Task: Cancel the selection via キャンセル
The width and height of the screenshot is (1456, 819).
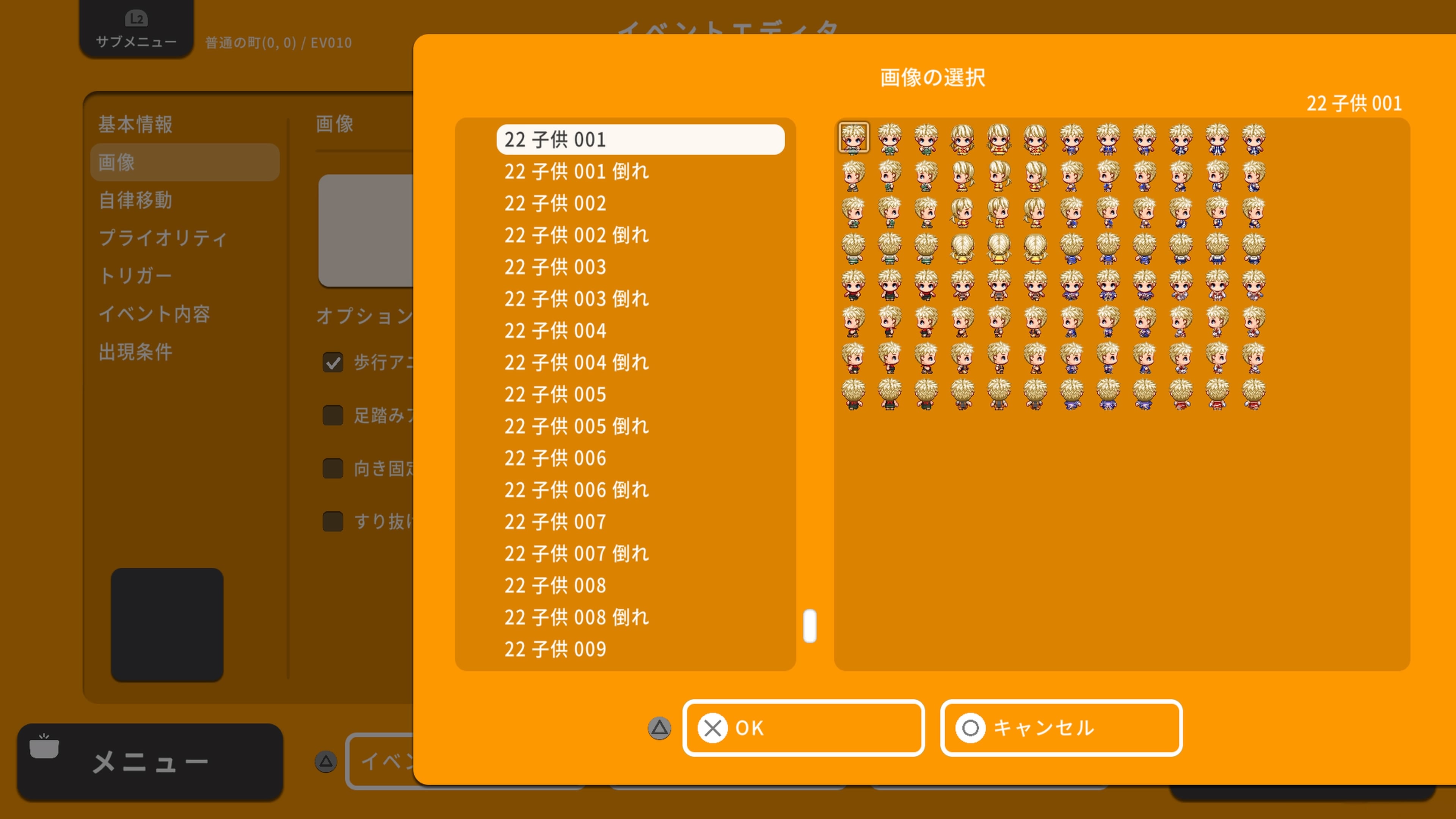Action: pos(1061,728)
